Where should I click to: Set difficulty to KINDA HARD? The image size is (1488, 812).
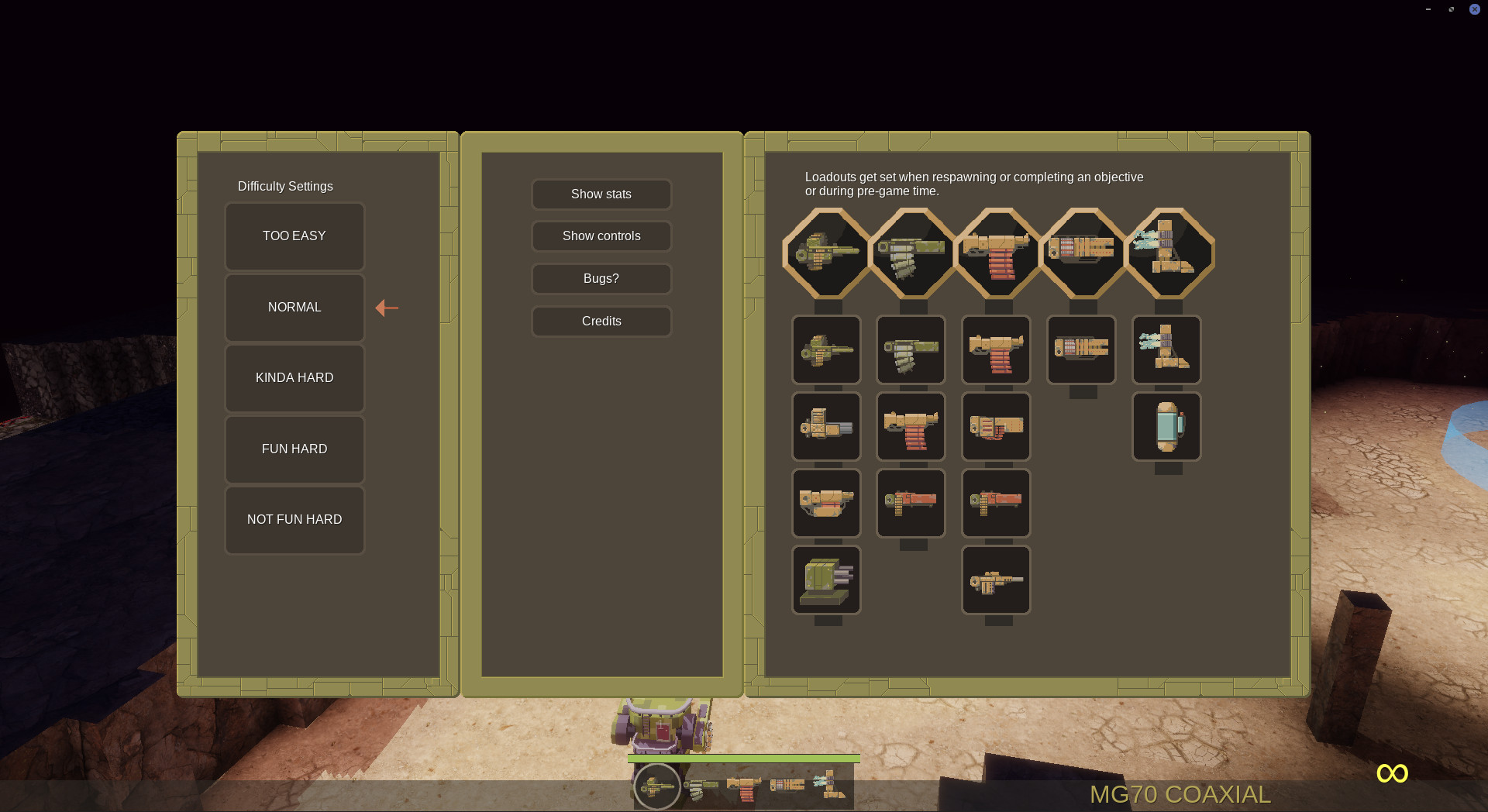point(294,378)
